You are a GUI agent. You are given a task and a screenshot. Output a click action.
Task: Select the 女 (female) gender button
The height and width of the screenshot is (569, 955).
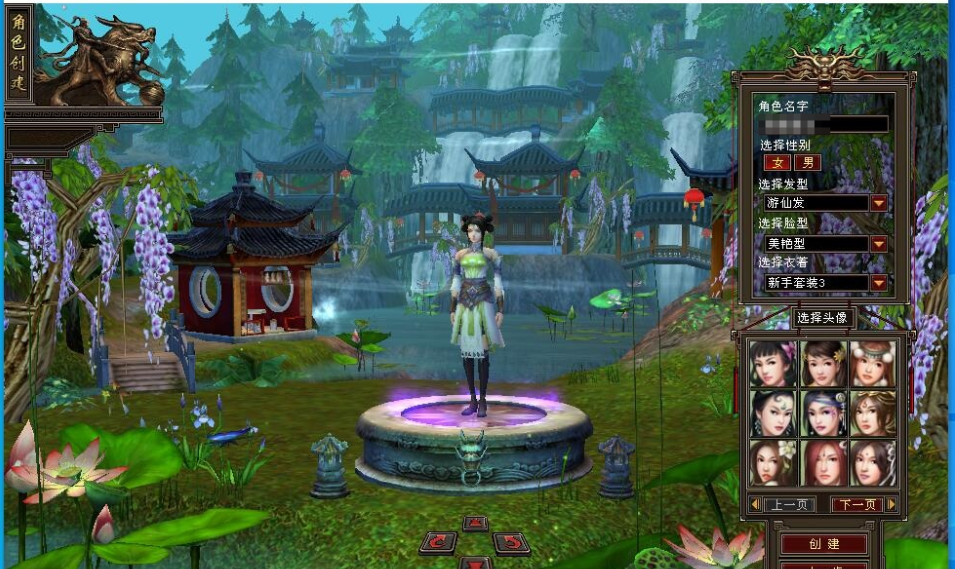777,163
